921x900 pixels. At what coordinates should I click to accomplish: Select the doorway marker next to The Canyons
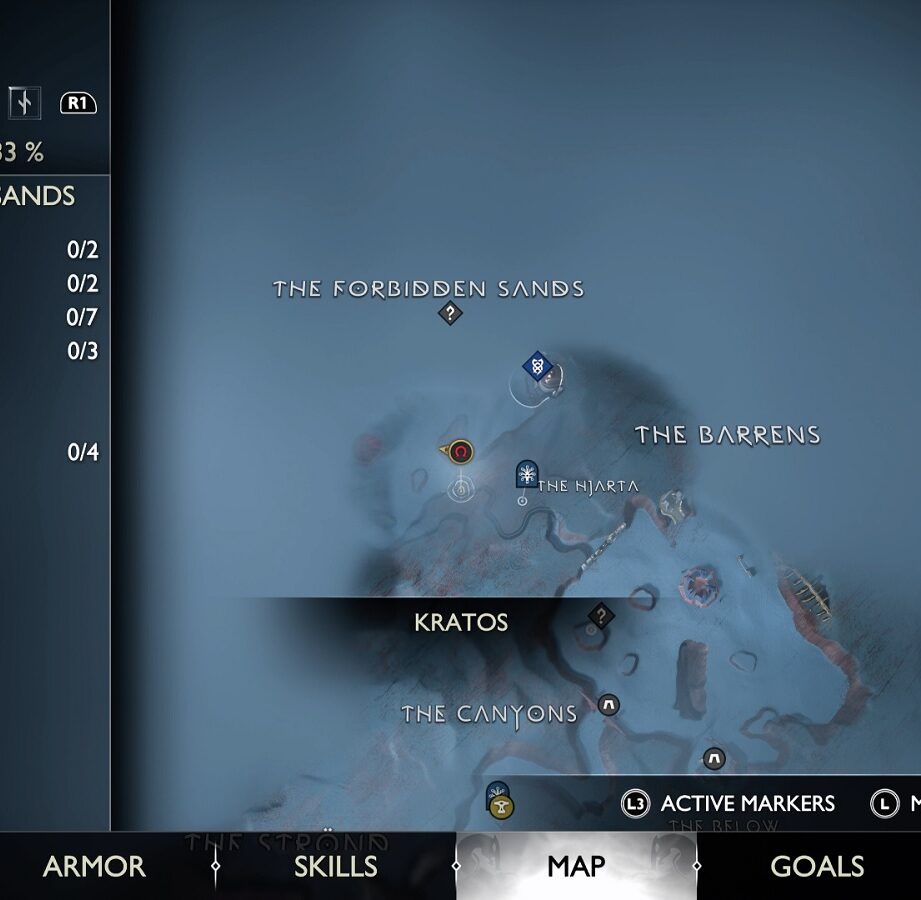(x=608, y=706)
